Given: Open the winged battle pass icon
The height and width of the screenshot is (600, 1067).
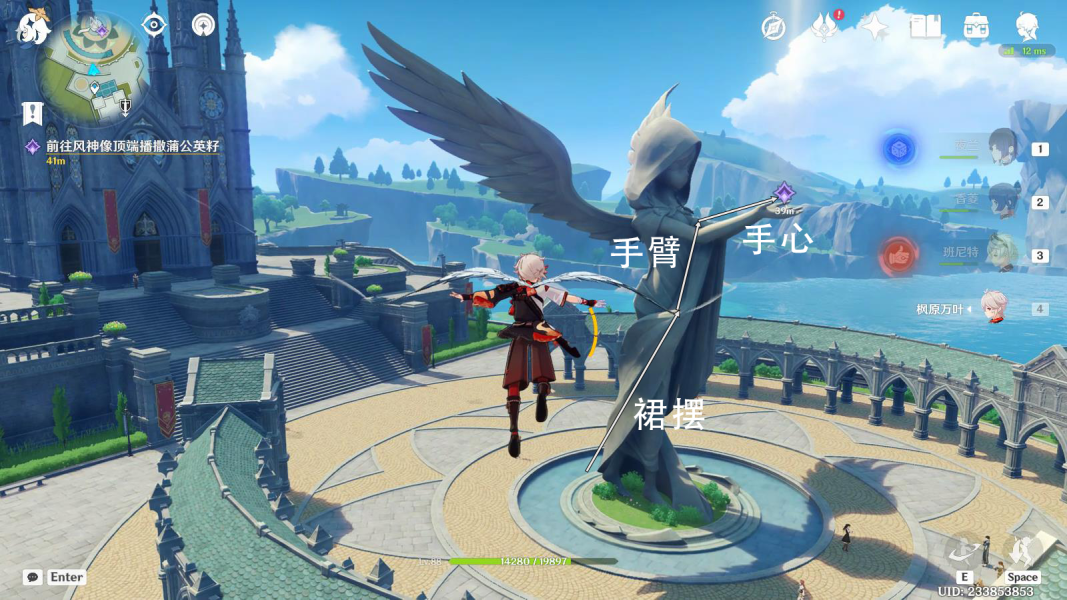Looking at the screenshot, I should 824,27.
